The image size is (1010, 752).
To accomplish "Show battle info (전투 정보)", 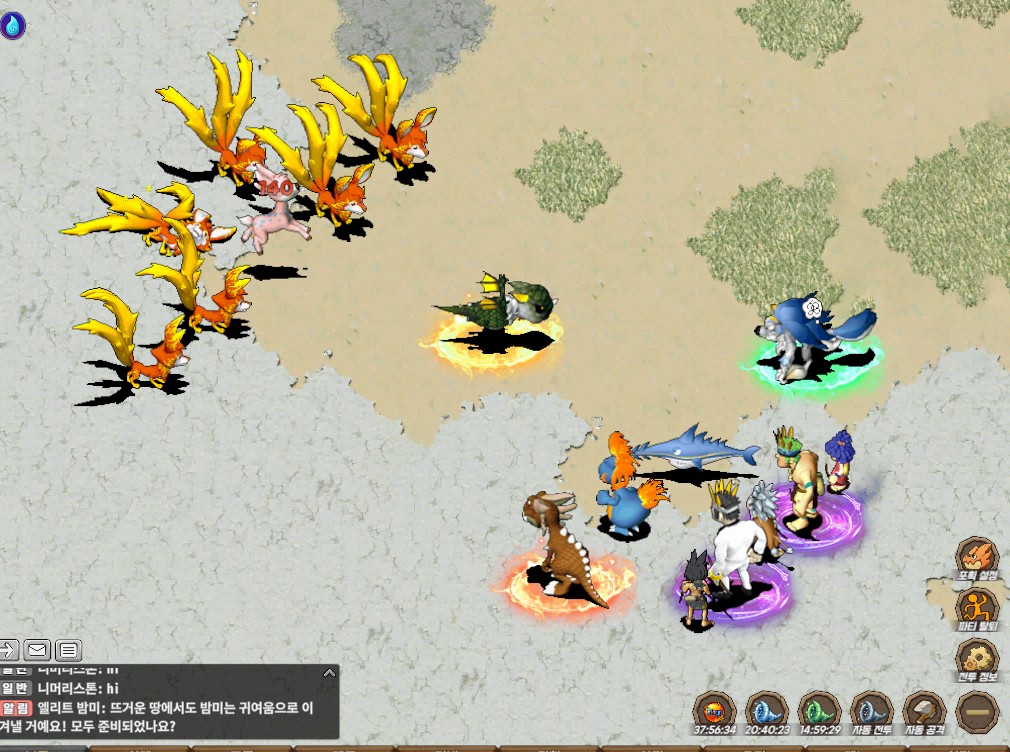I will click(976, 657).
